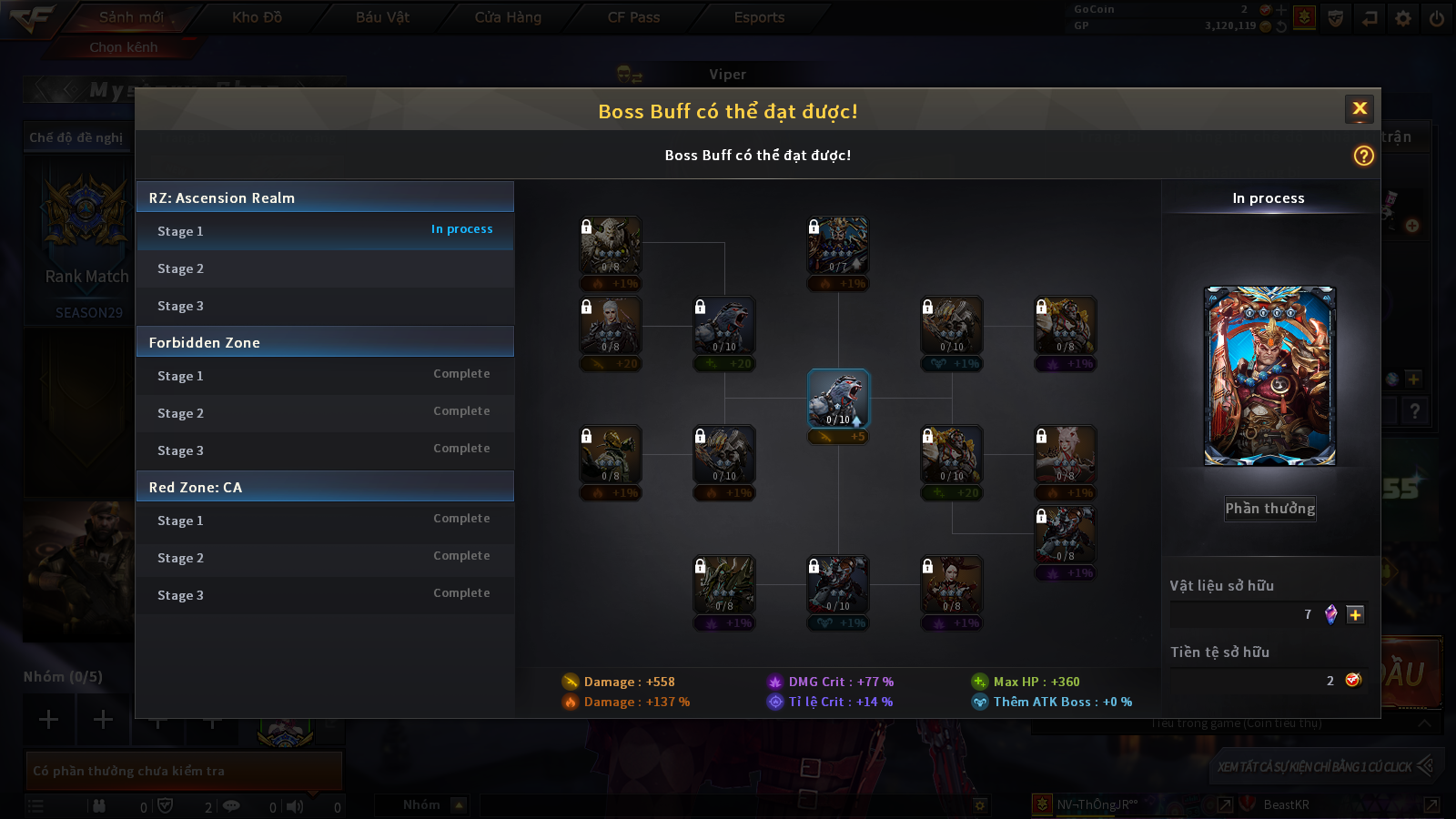
Task: Expand the Forbidden Zone header
Action: click(325, 342)
